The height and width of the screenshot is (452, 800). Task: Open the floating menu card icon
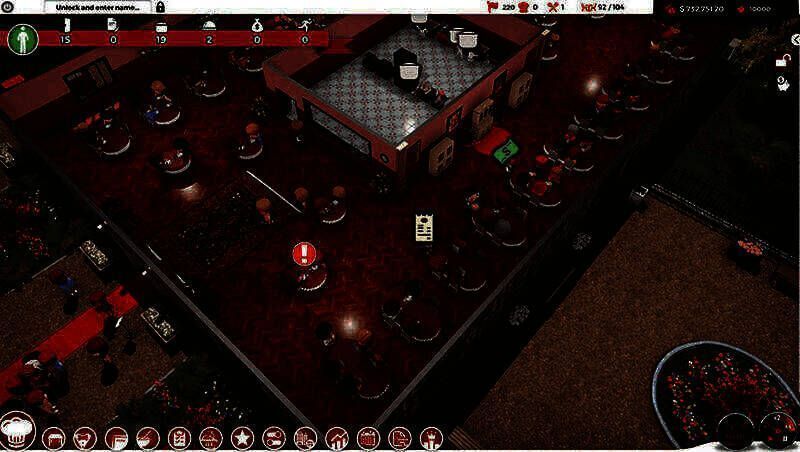(x=424, y=226)
